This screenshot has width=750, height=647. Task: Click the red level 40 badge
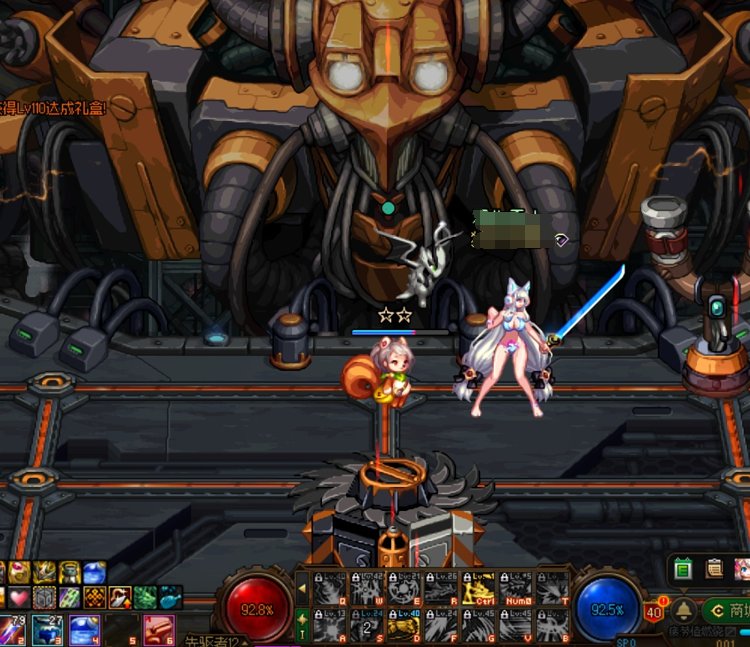(x=654, y=612)
